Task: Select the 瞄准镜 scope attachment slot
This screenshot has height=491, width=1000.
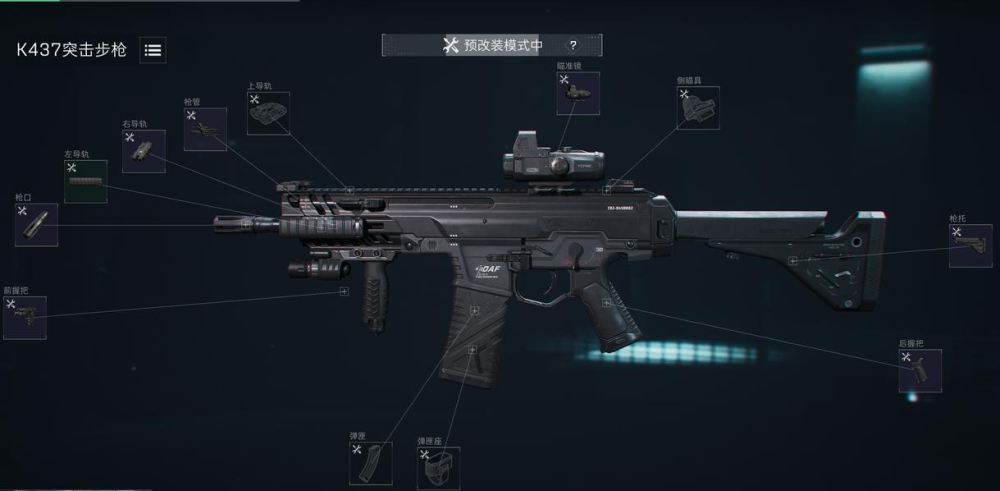Action: [578, 93]
